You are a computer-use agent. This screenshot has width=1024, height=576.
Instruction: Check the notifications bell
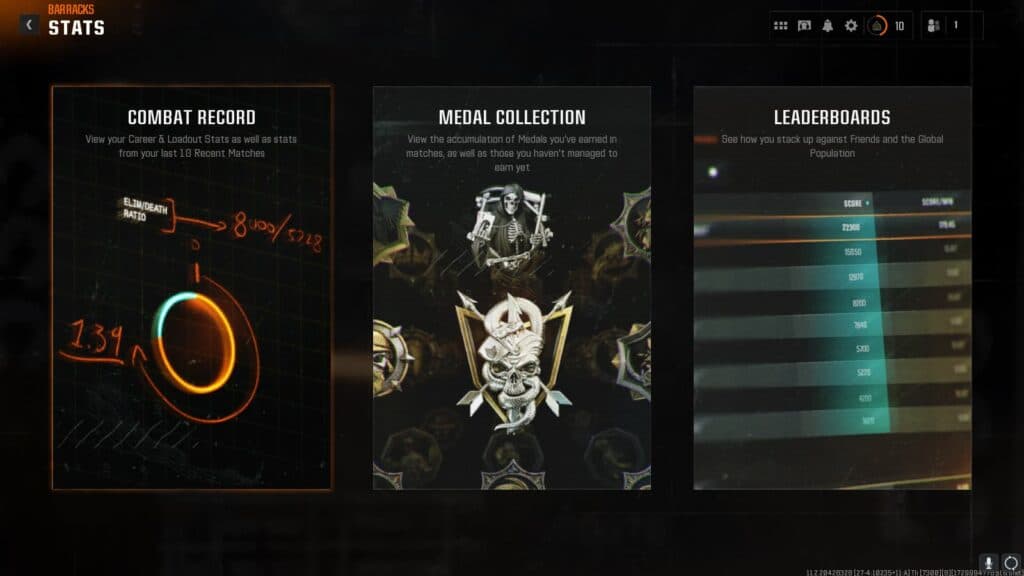coord(827,26)
